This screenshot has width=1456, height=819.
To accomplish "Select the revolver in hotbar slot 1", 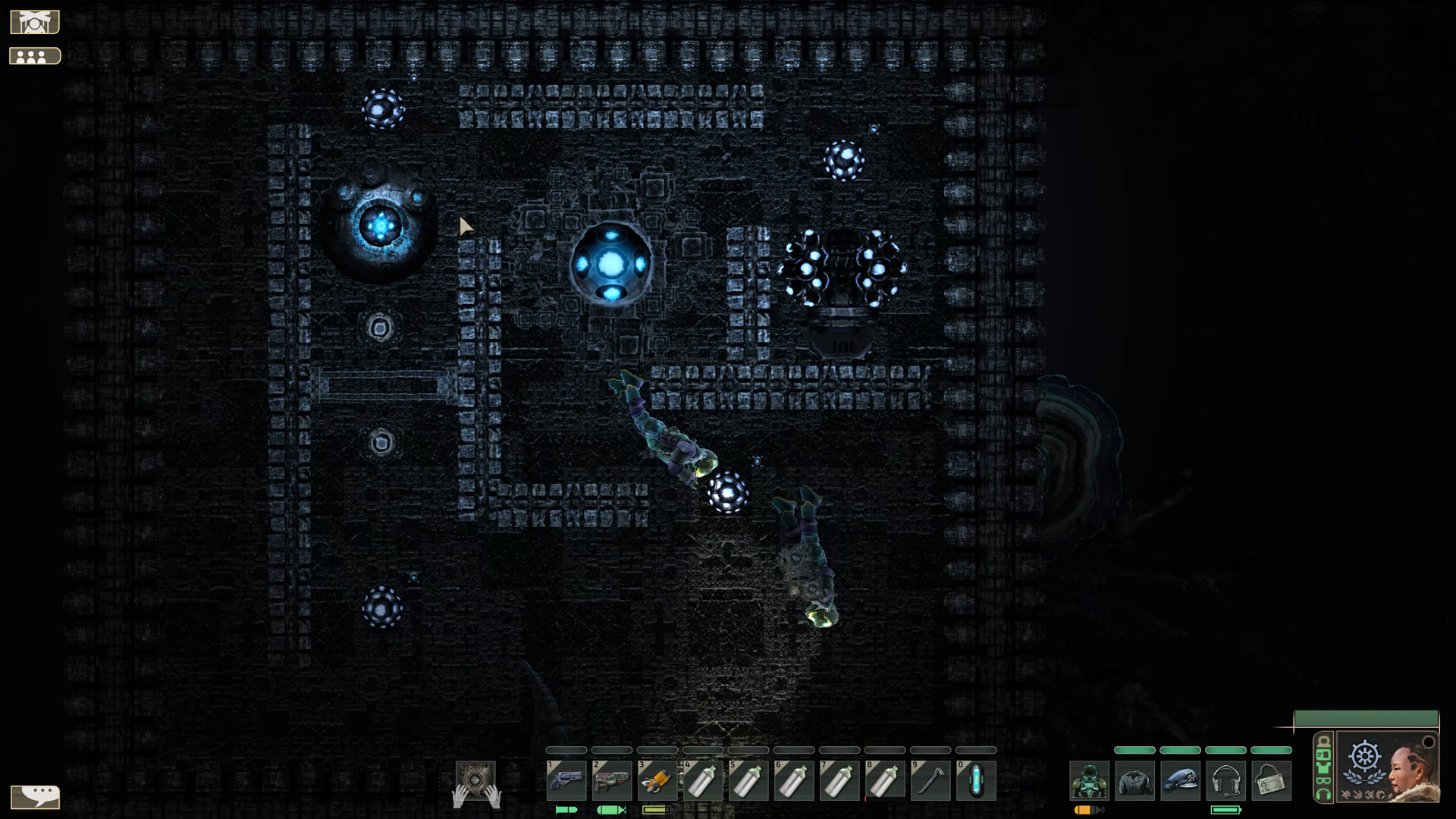I will [566, 780].
